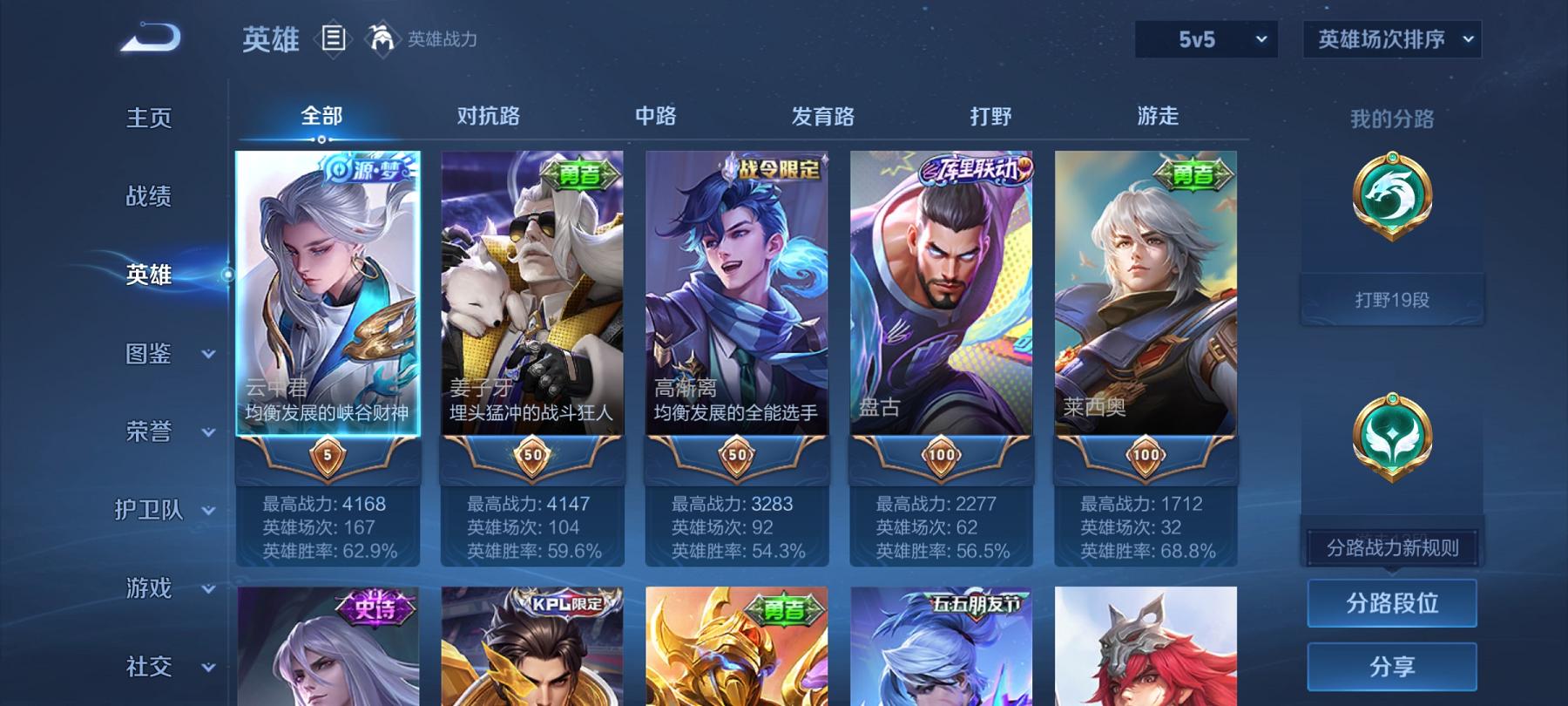Open the hero handbook icon beside 英雄 title

tap(333, 37)
